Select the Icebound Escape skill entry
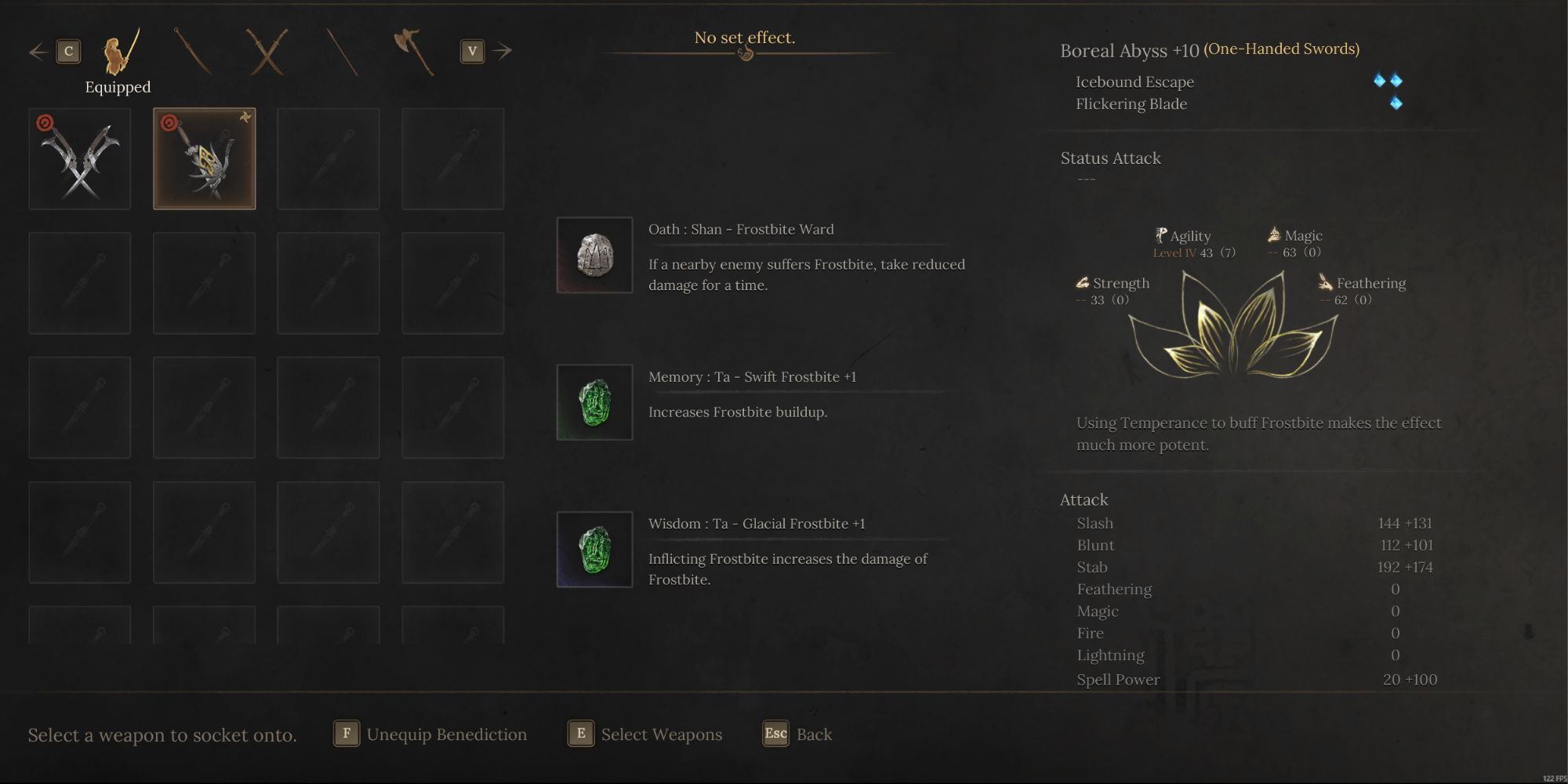Image resolution: width=1568 pixels, height=784 pixels. click(x=1134, y=82)
